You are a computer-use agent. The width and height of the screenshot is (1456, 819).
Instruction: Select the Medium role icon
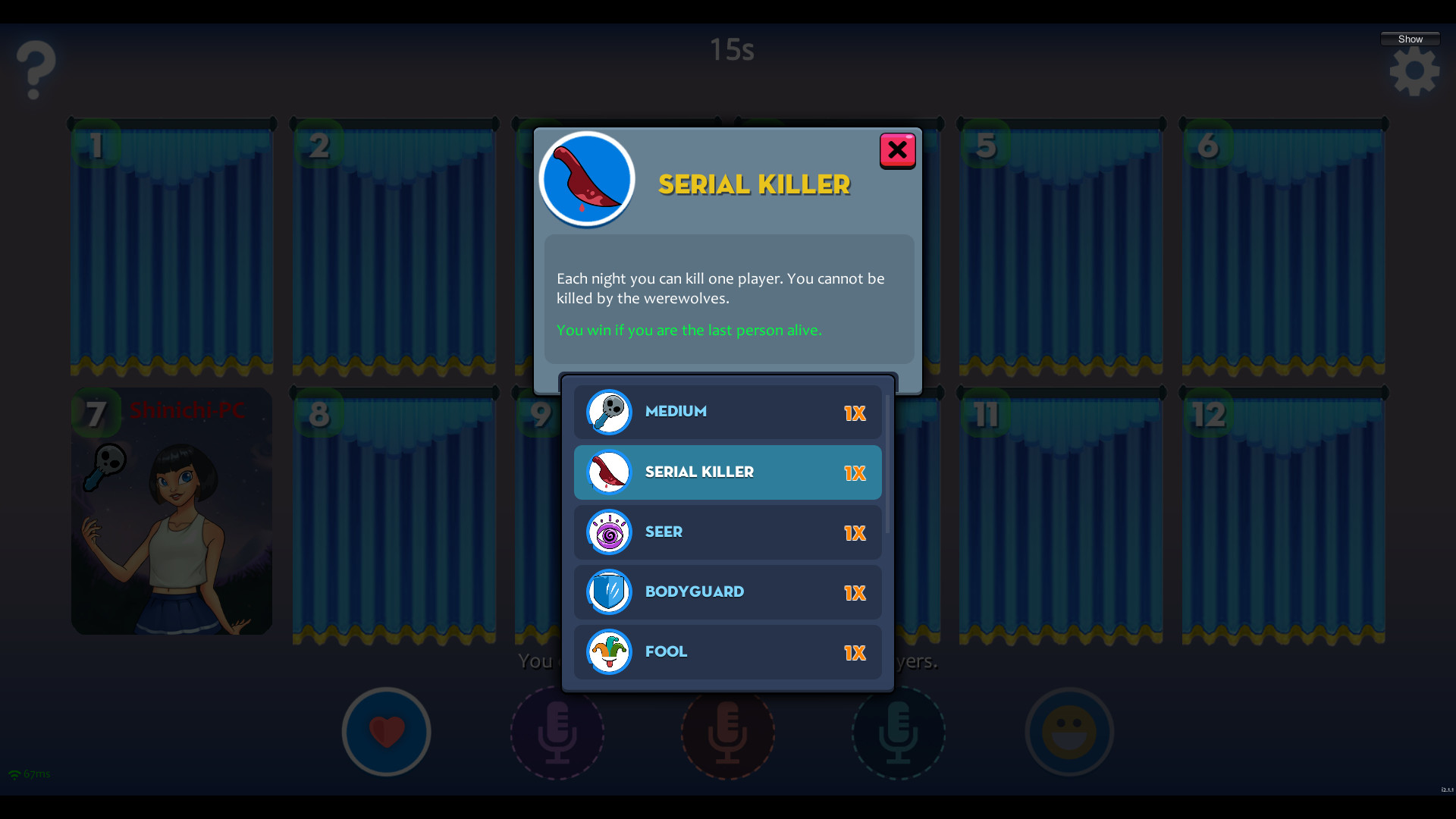(x=609, y=412)
